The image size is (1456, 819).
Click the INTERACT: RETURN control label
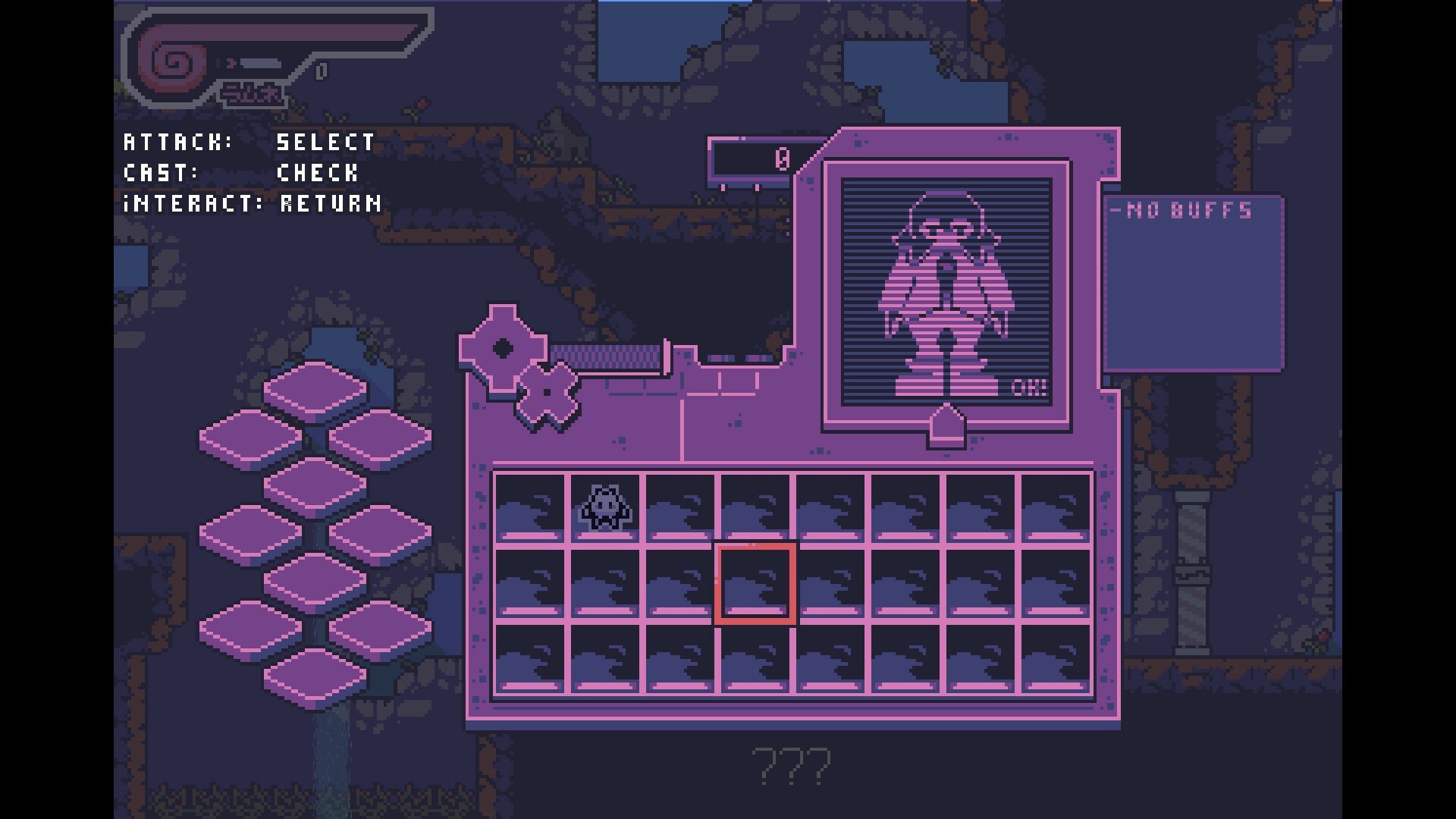coord(253,203)
